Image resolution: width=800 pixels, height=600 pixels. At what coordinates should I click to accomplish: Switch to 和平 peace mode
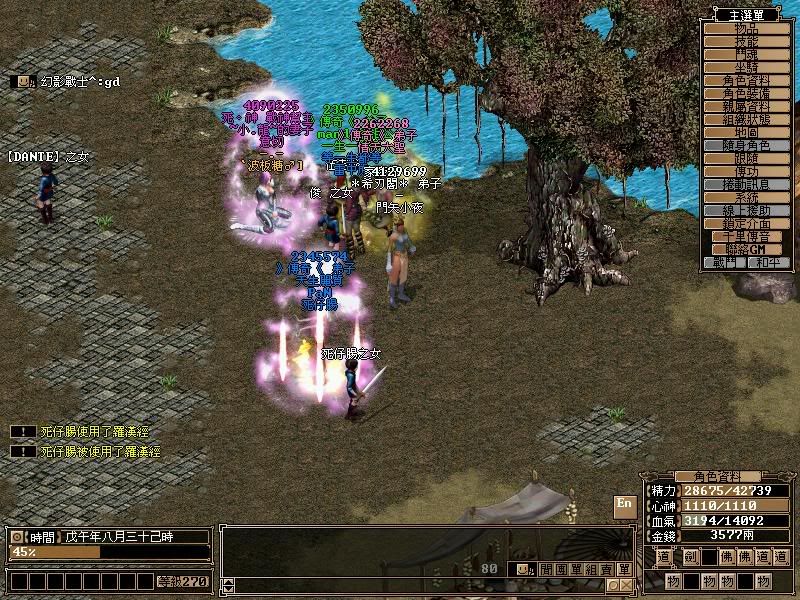click(x=766, y=262)
